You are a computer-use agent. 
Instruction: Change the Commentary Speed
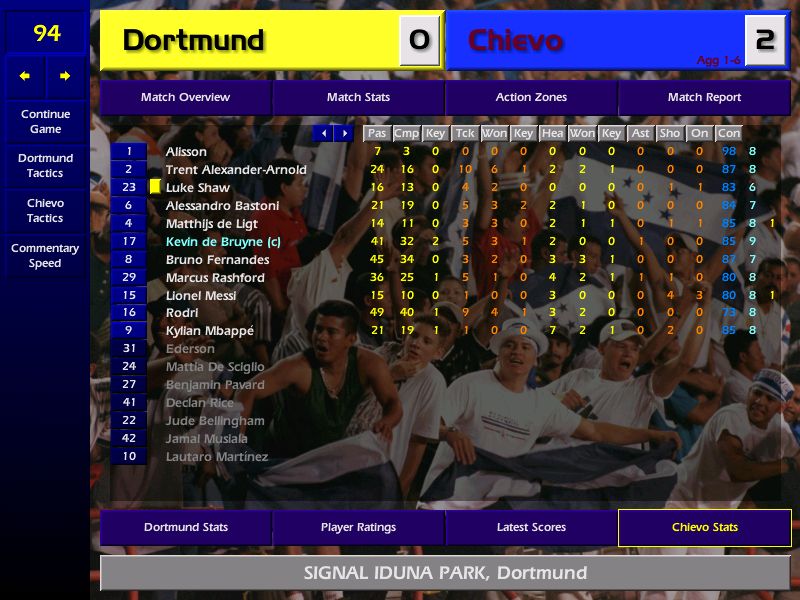[45, 255]
